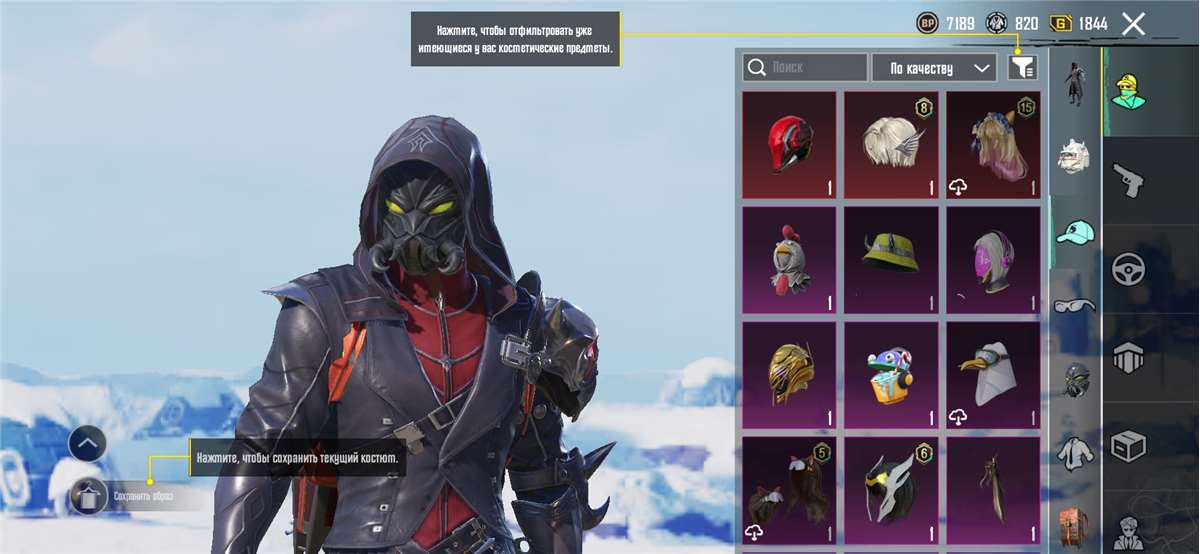Select the chicken head mask

[789, 260]
